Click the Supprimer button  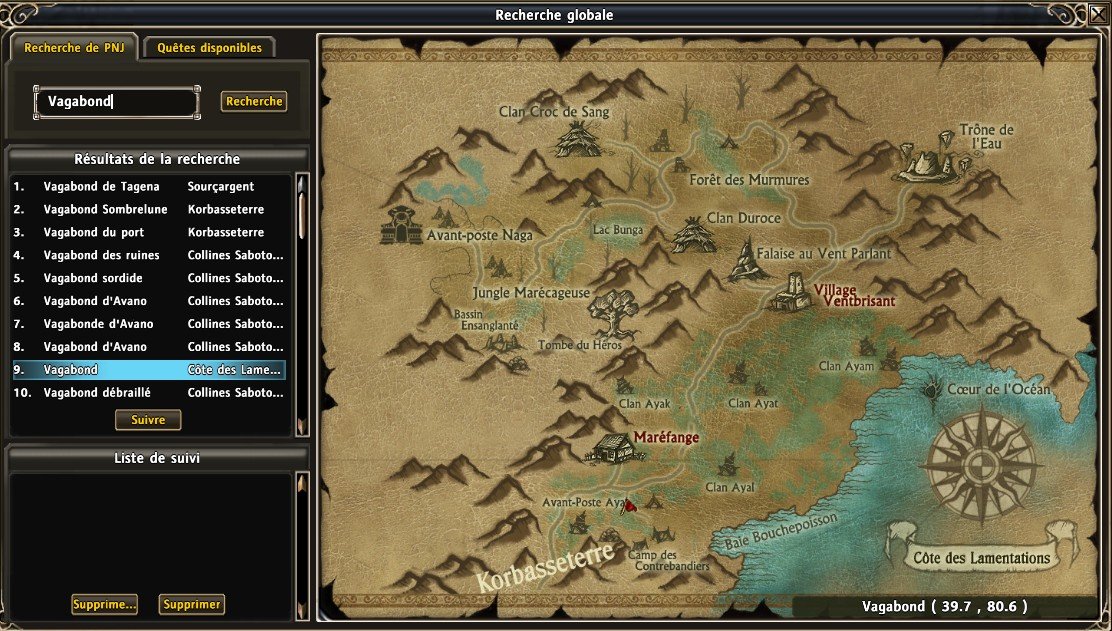(192, 604)
